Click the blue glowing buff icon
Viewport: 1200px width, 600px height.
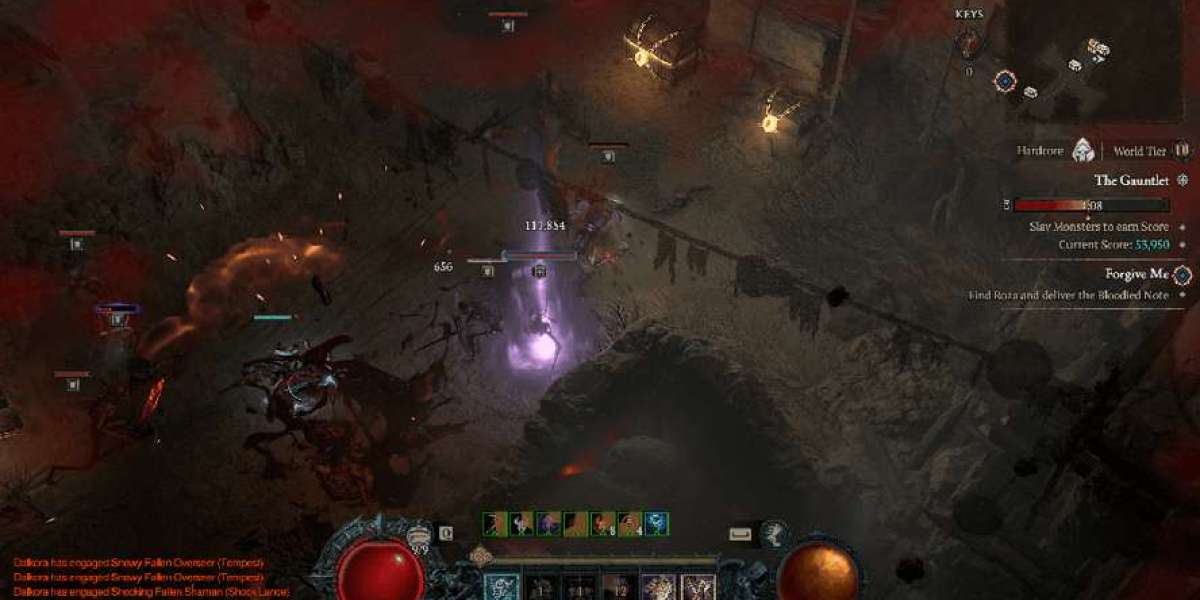pos(657,524)
